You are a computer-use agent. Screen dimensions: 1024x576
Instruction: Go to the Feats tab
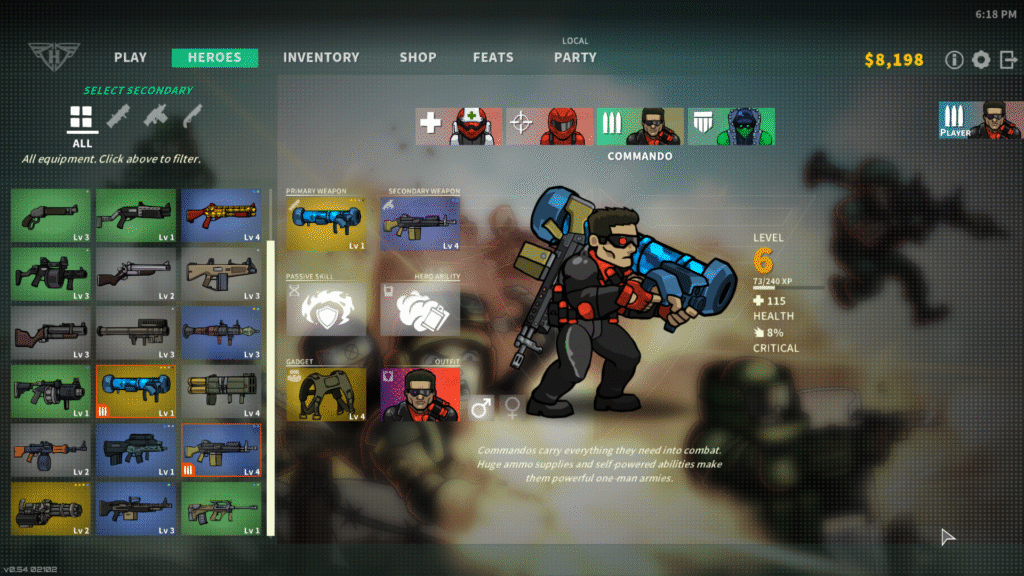(x=493, y=58)
